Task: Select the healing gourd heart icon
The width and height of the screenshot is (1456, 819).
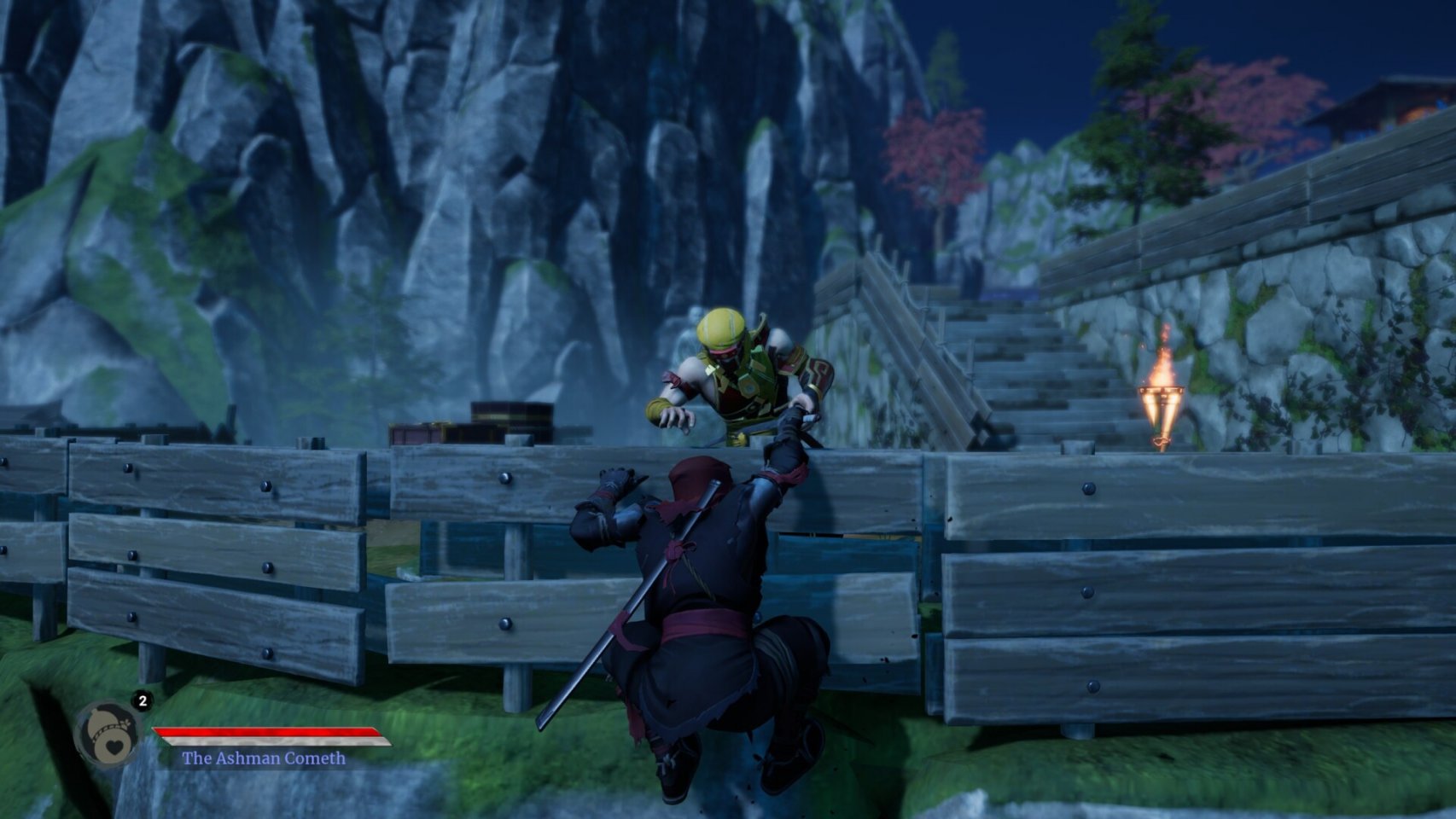Action: (x=108, y=735)
